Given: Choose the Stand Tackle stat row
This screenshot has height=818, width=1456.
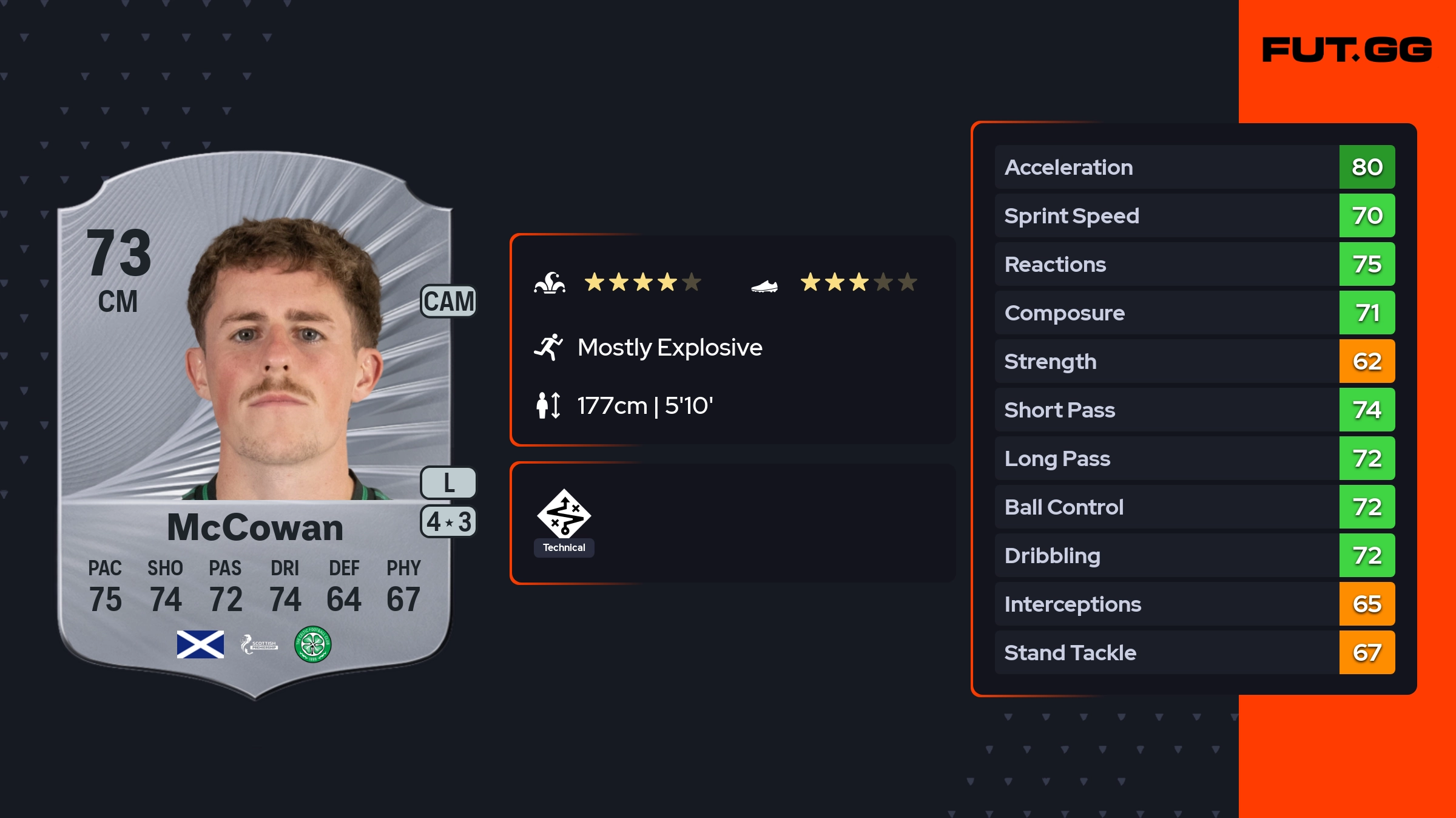Looking at the screenshot, I should pos(1194,652).
